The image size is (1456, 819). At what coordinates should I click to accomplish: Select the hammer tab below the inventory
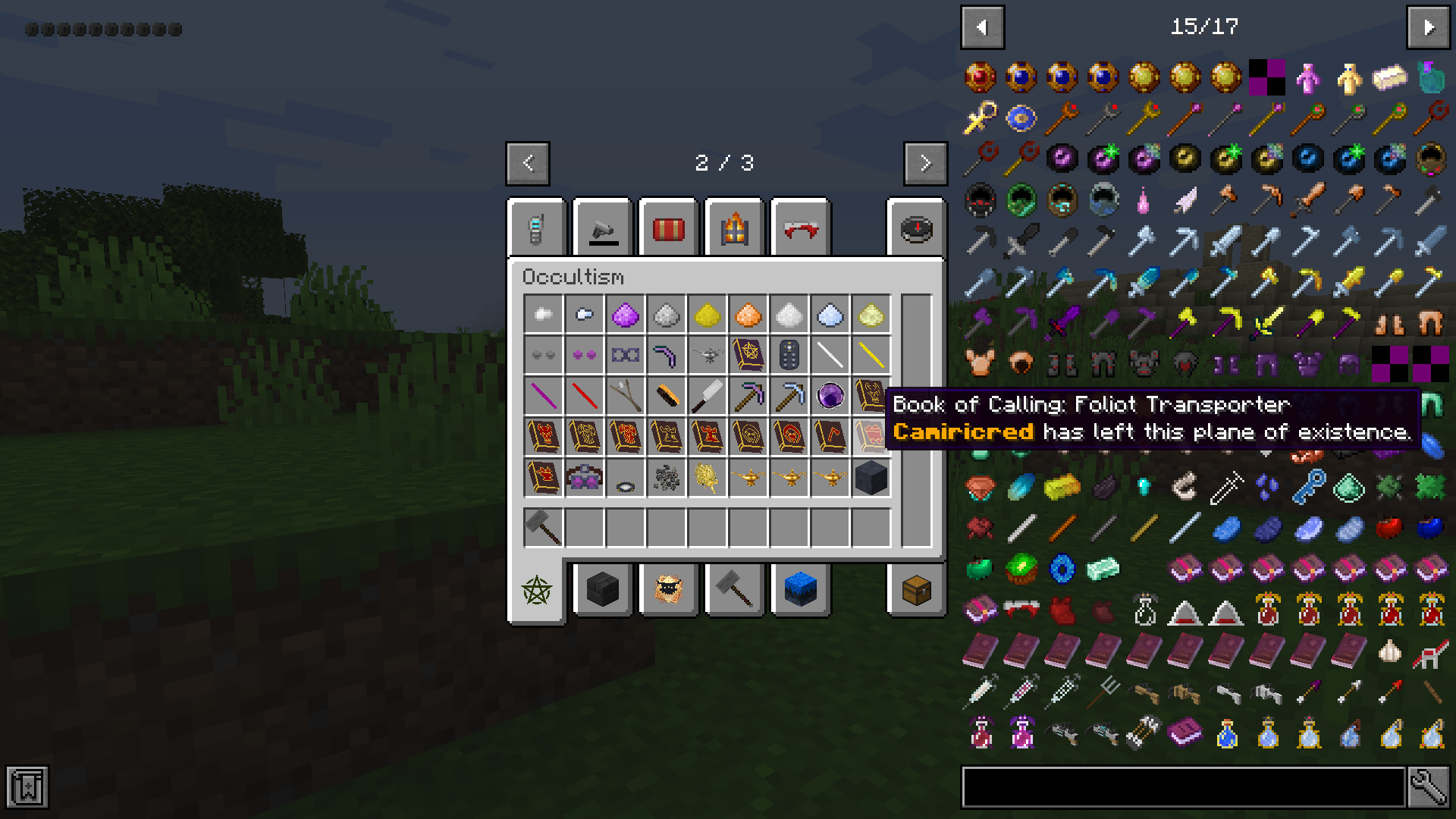click(x=733, y=591)
